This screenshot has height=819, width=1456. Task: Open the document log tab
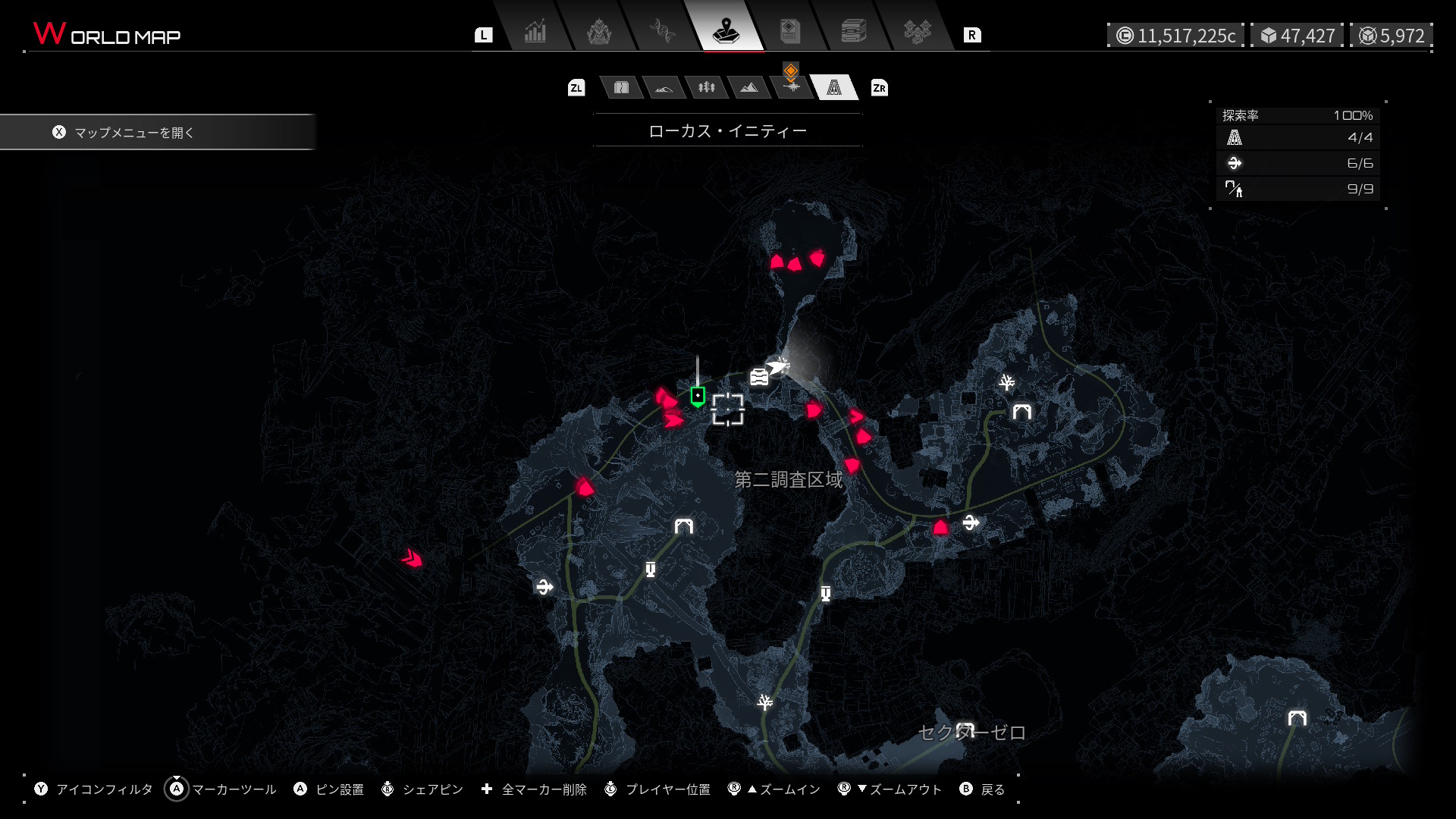coord(789,33)
